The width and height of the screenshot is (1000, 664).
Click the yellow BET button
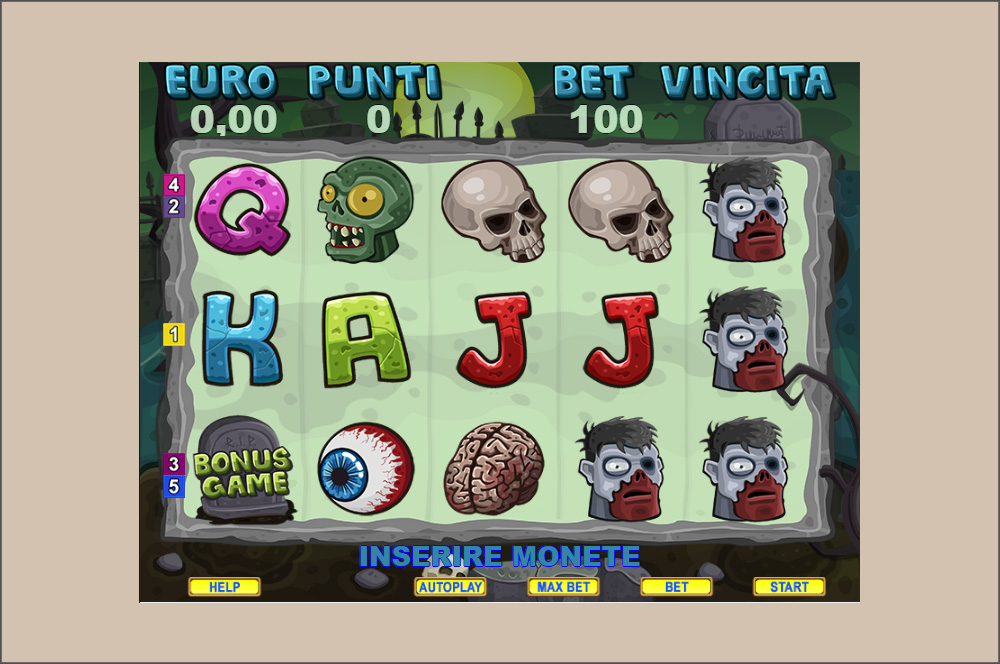tap(676, 587)
